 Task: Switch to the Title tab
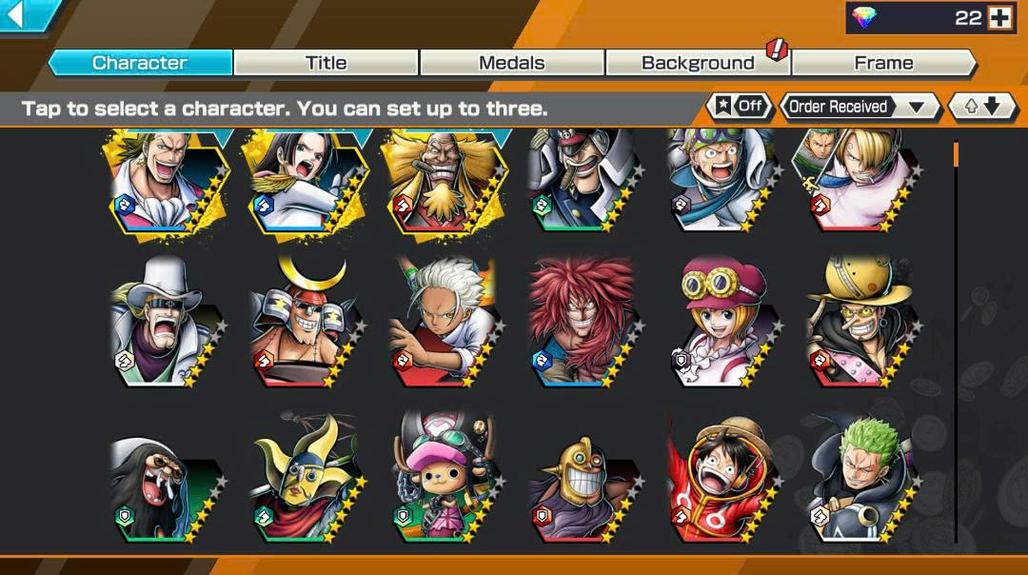pyautogui.click(x=326, y=63)
